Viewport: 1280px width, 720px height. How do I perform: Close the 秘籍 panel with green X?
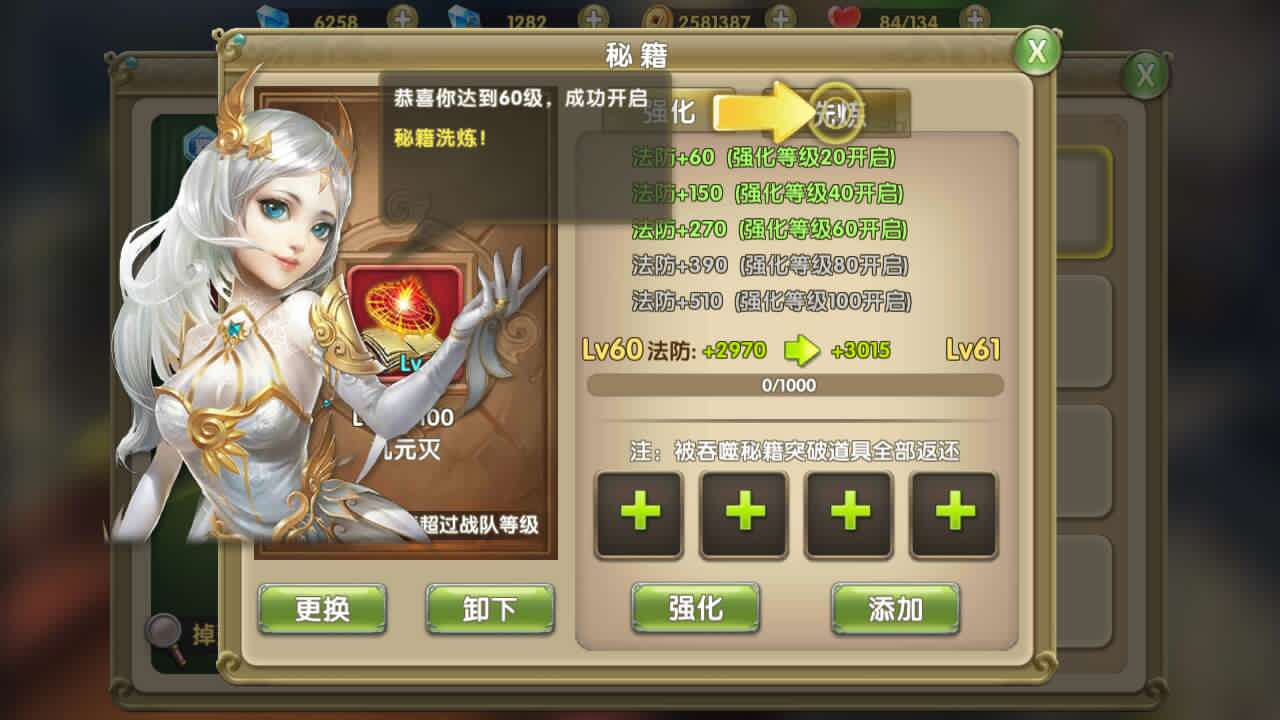click(1037, 51)
